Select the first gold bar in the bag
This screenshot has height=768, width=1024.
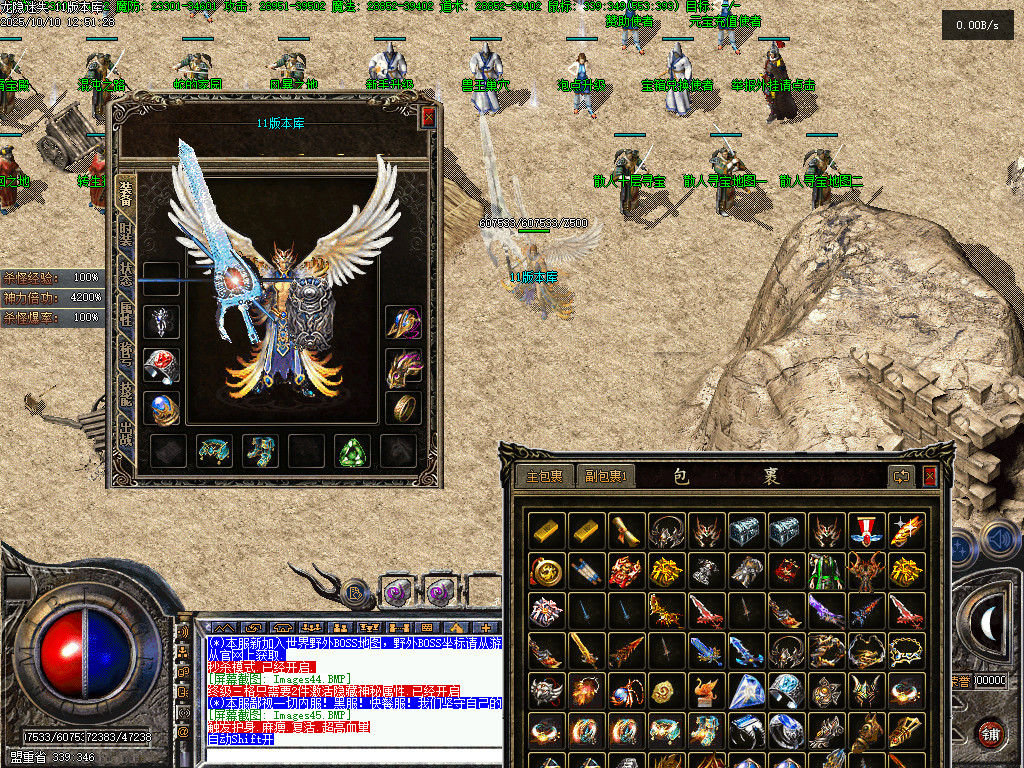click(x=546, y=531)
